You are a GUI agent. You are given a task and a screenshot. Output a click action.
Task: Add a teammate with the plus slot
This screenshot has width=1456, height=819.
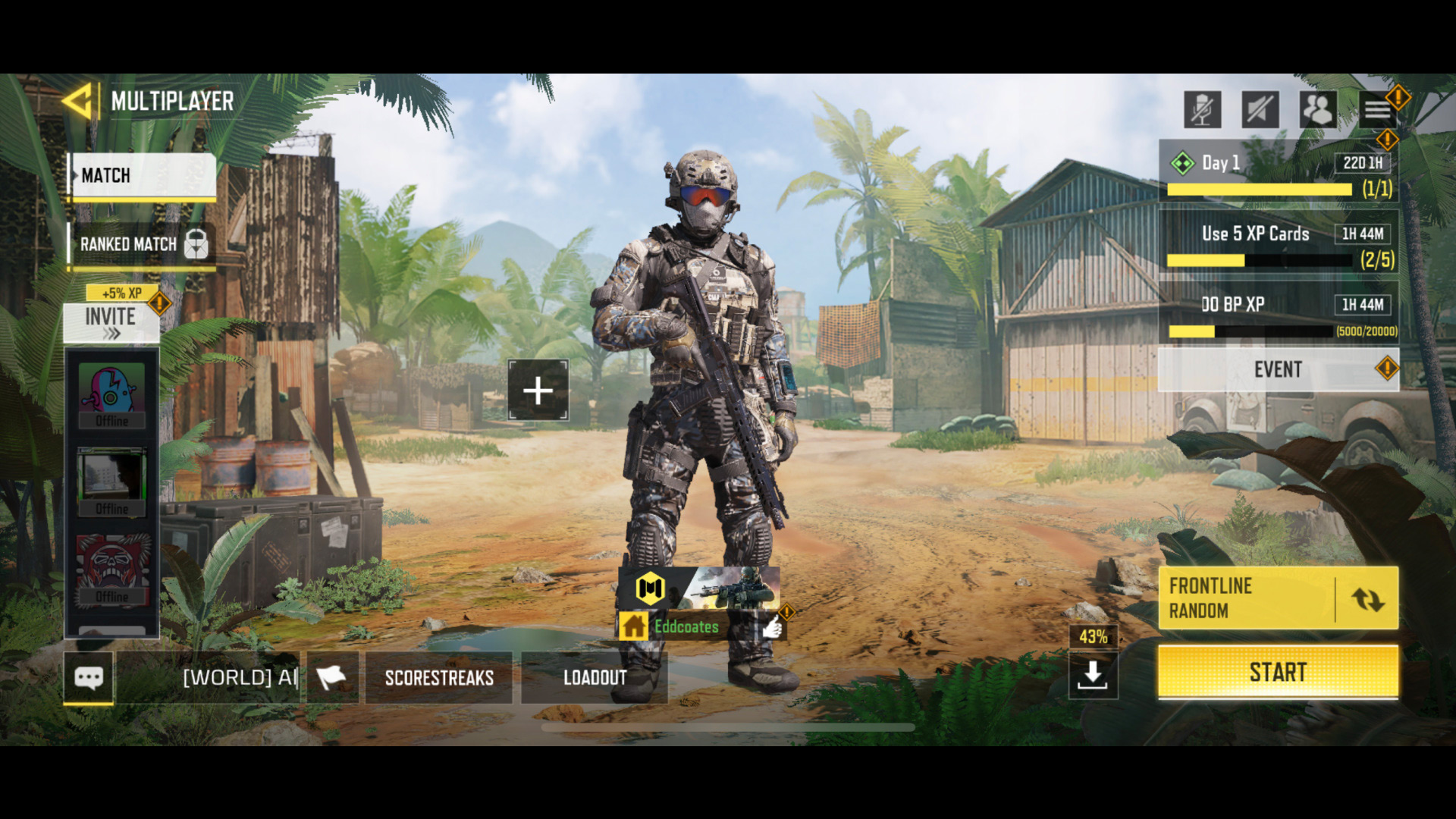click(x=538, y=391)
